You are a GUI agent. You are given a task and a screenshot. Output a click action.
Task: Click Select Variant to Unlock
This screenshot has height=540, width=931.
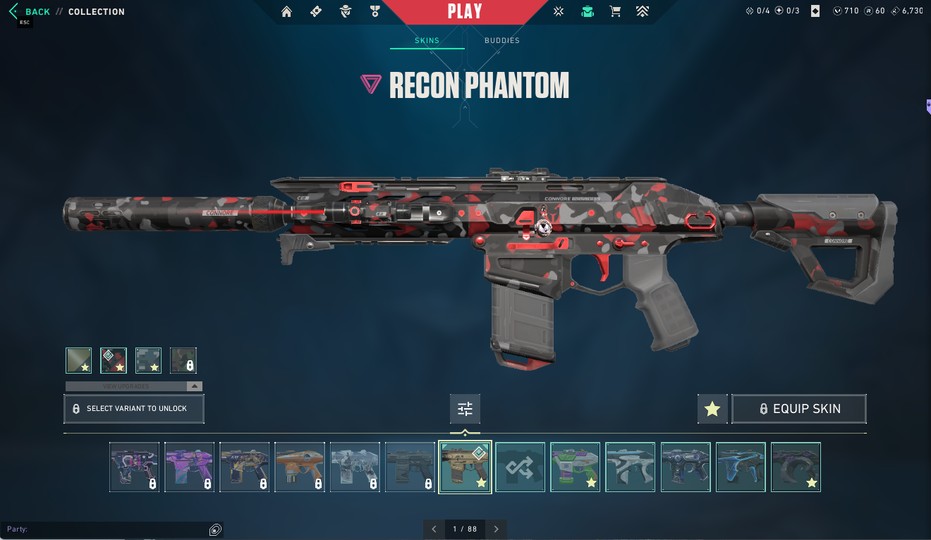point(134,409)
